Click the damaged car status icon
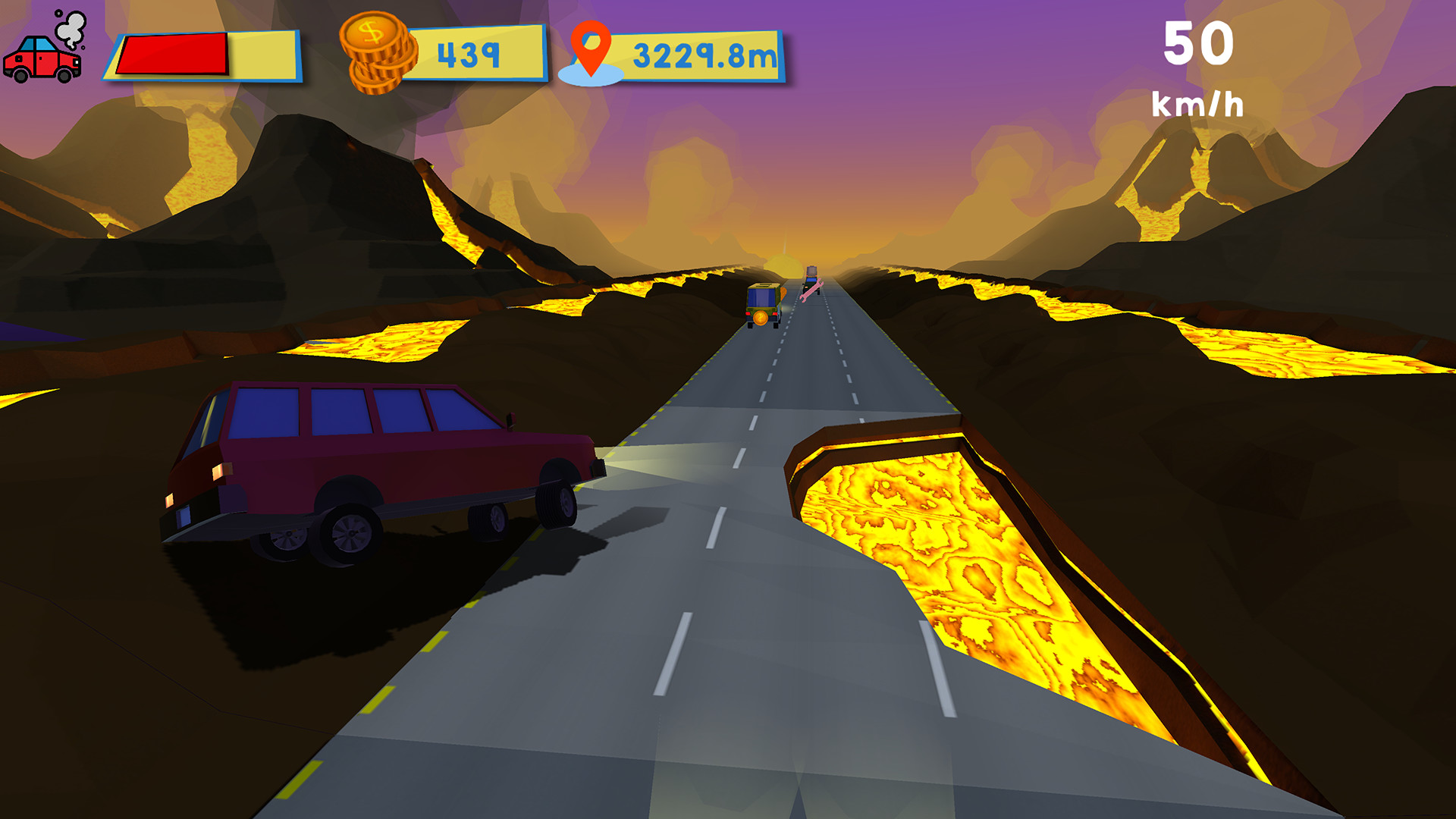 coord(42,57)
